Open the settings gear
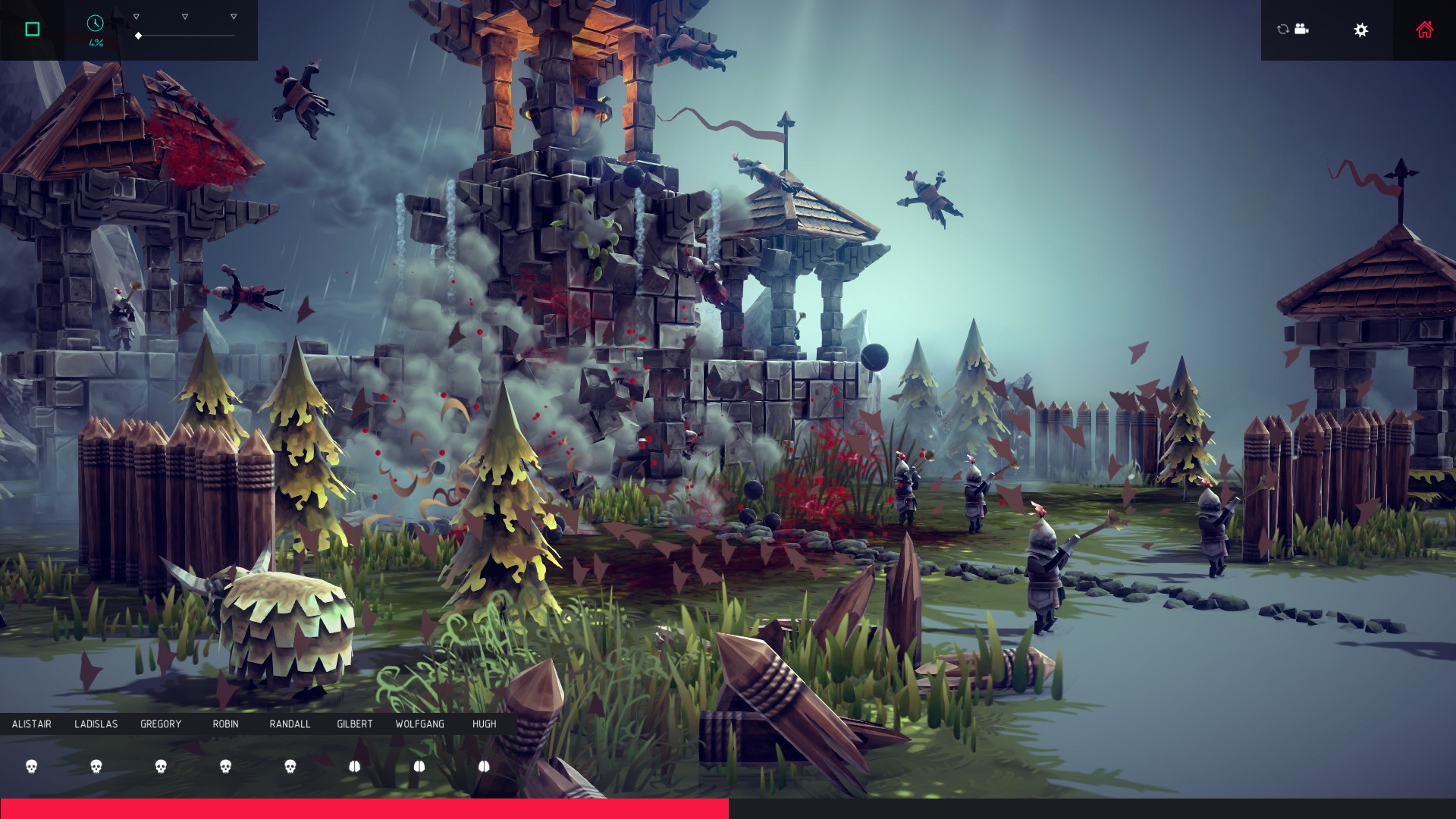 [x=1361, y=29]
